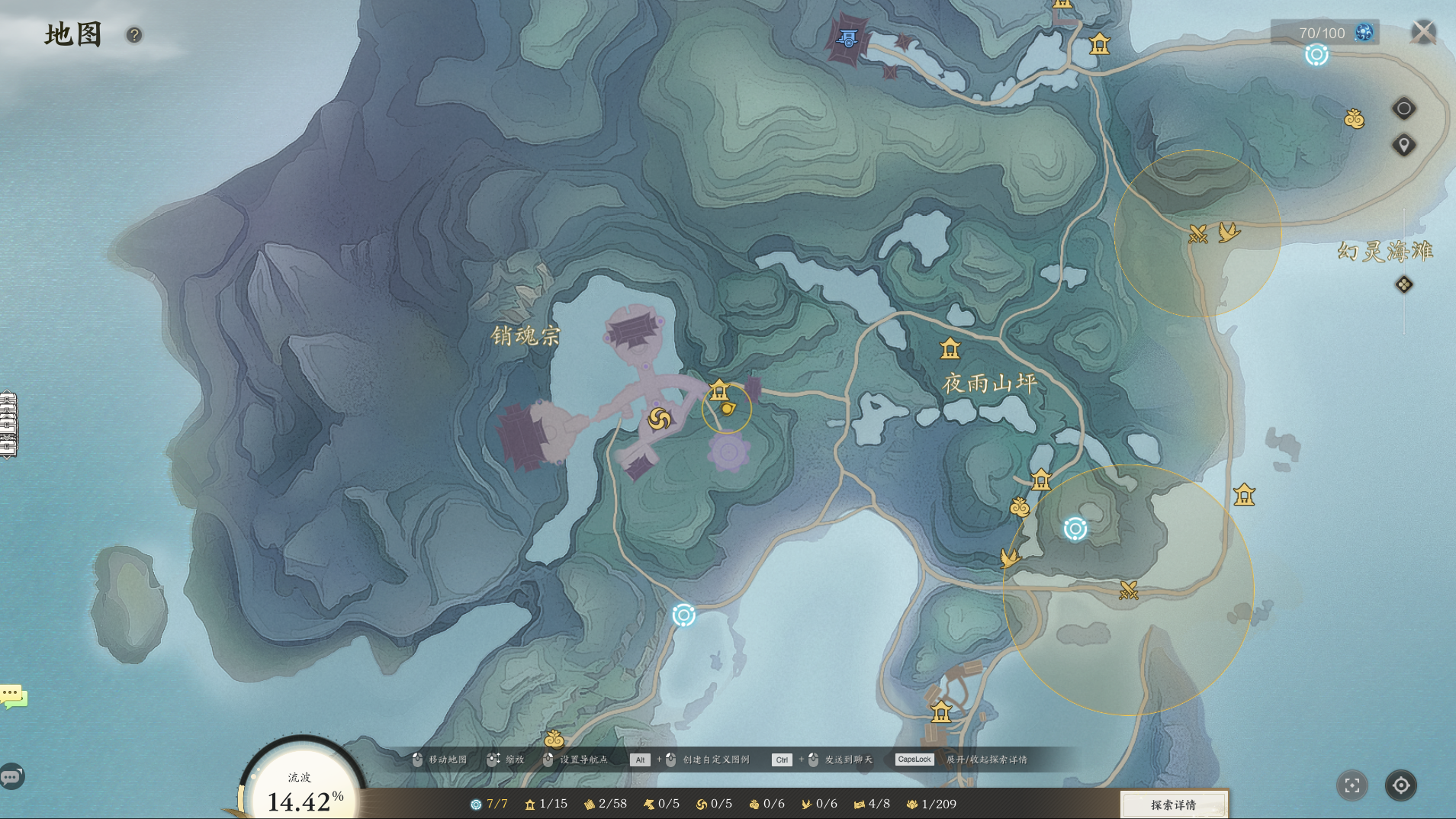This screenshot has width=1456, height=819.
Task: Select the teleport point on southern shore
Action: click(x=683, y=615)
